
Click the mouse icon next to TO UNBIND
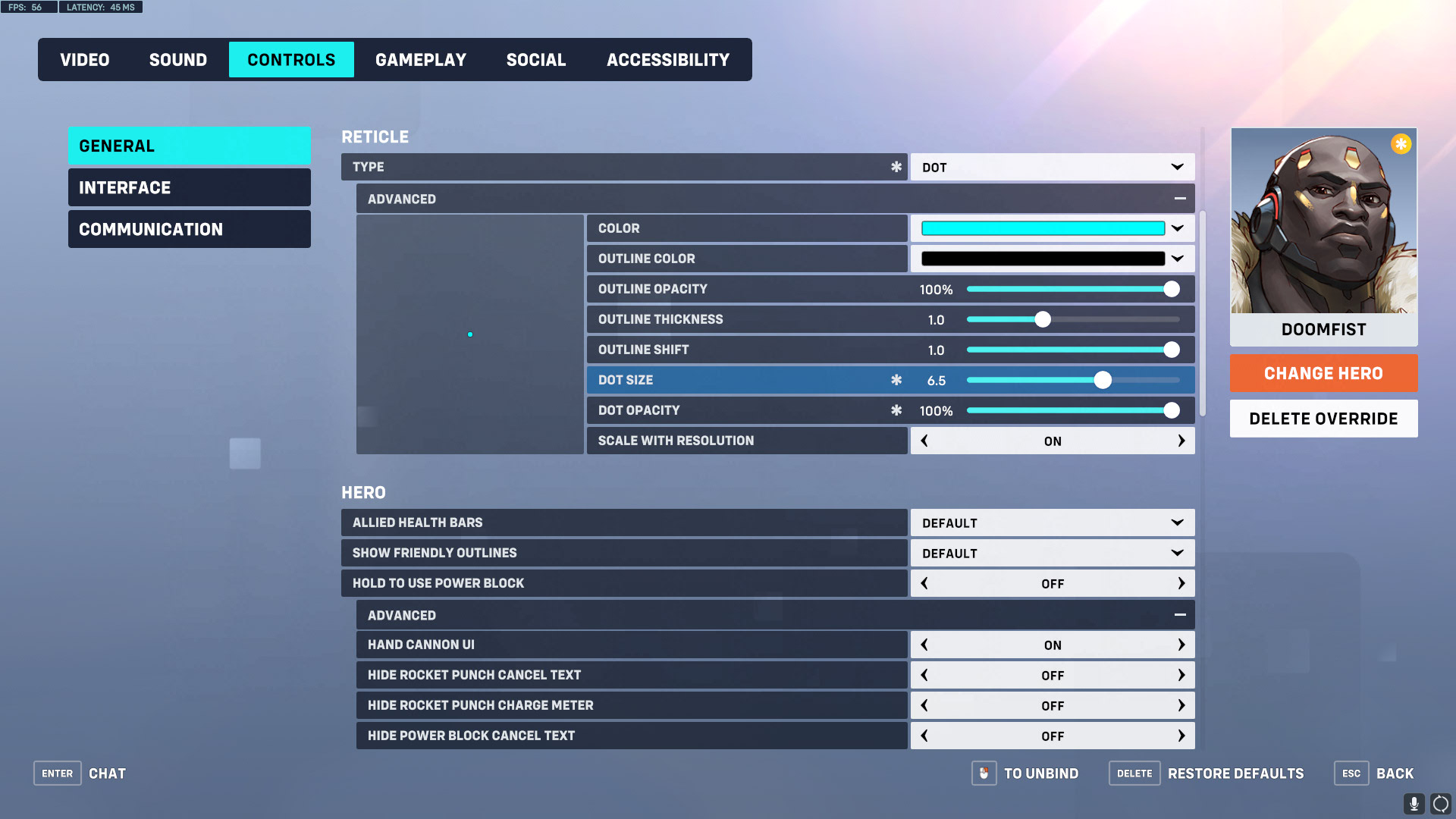984,773
